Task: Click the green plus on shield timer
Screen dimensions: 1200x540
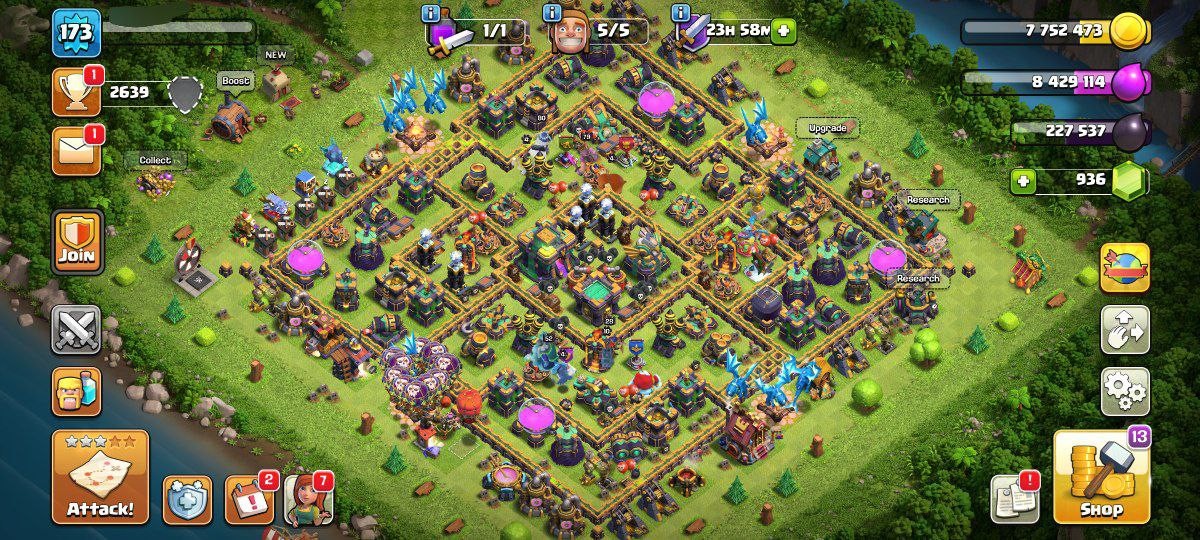Action: [783, 31]
